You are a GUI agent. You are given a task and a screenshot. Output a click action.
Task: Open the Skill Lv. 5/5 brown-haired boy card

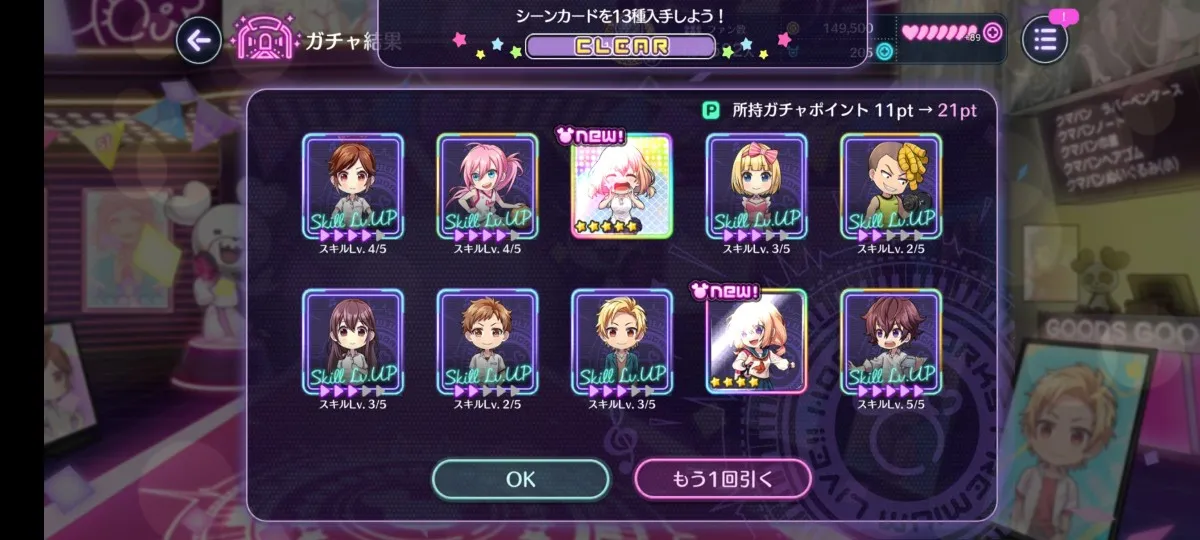point(891,341)
